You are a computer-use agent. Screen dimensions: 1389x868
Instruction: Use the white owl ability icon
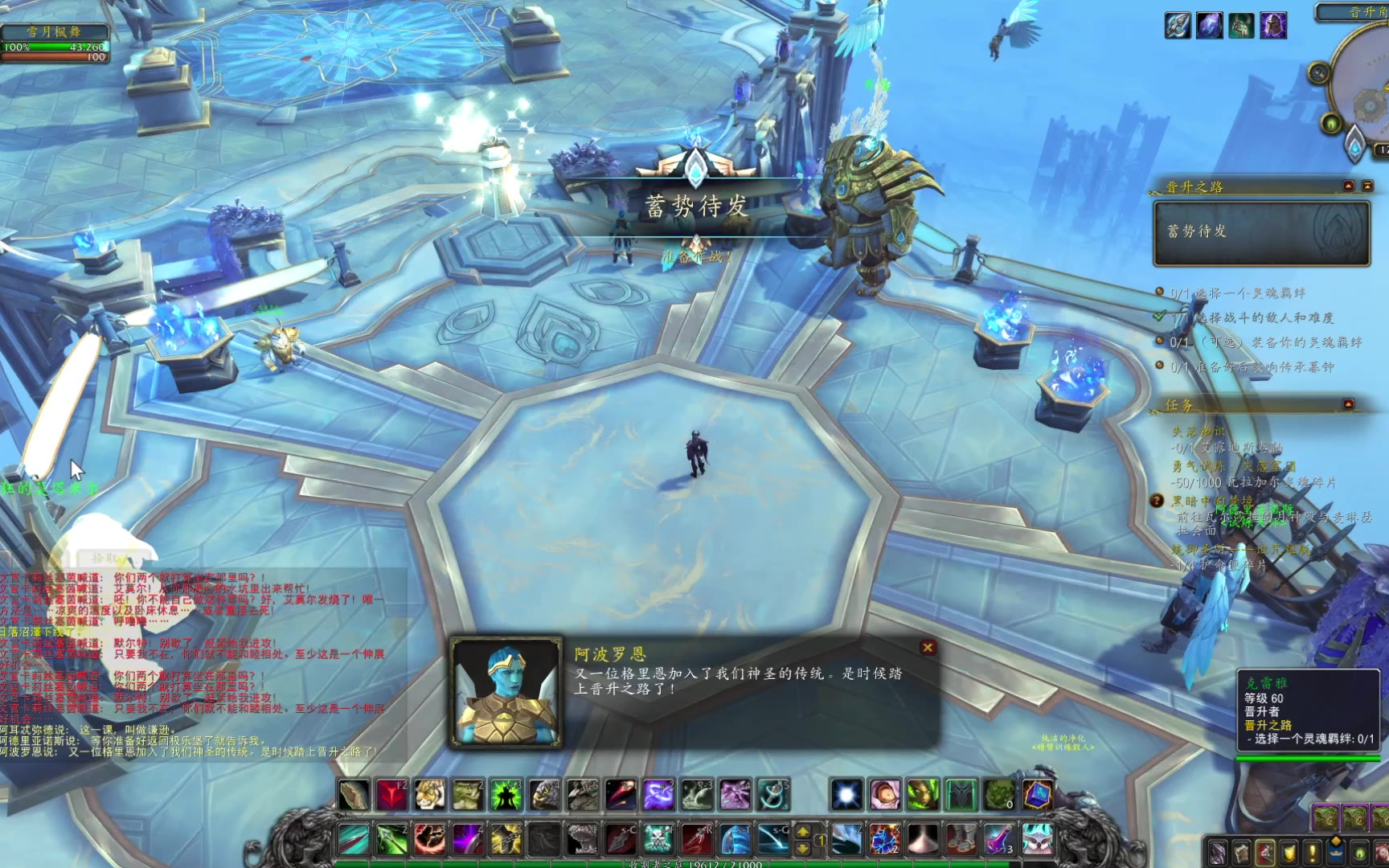tap(1037, 840)
